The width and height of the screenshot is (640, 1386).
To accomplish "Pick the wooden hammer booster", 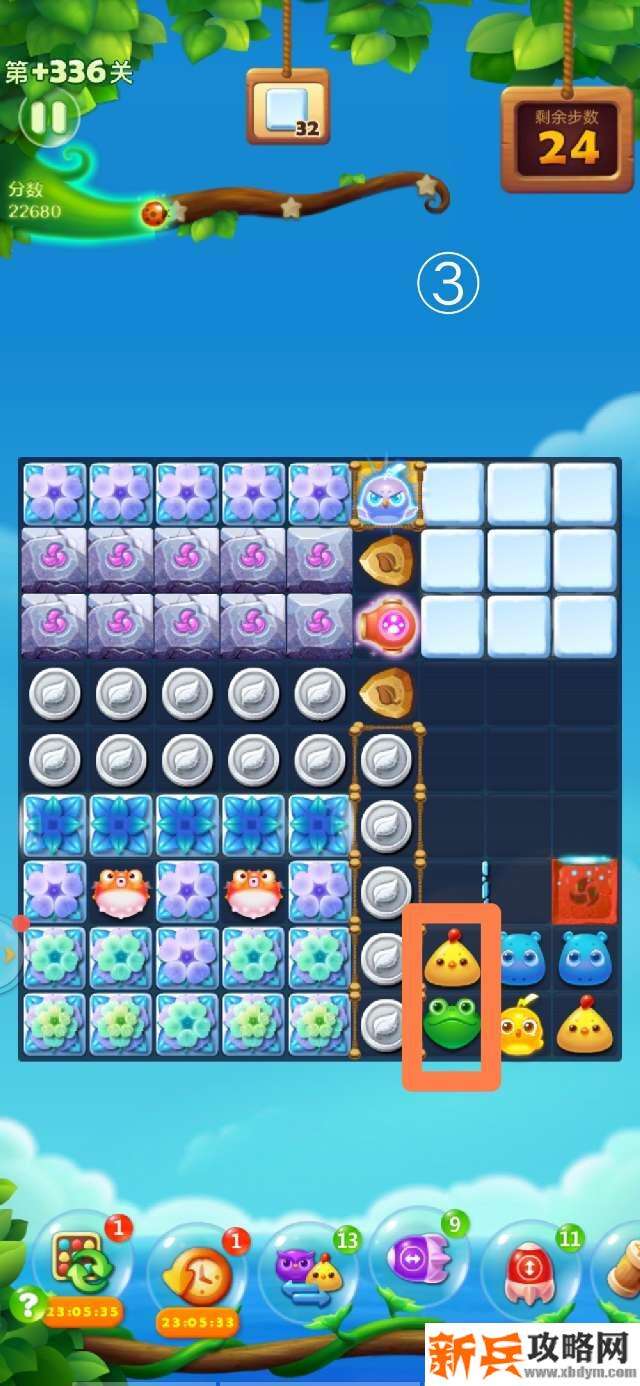I will (622, 1266).
